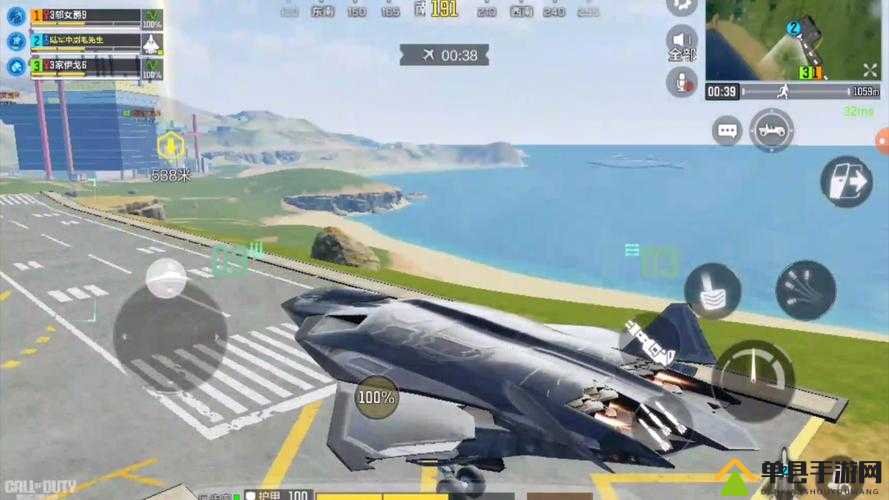Toggle the speaker audio button labeled 全部
Viewport: 889px width, 500px height.
[x=682, y=40]
